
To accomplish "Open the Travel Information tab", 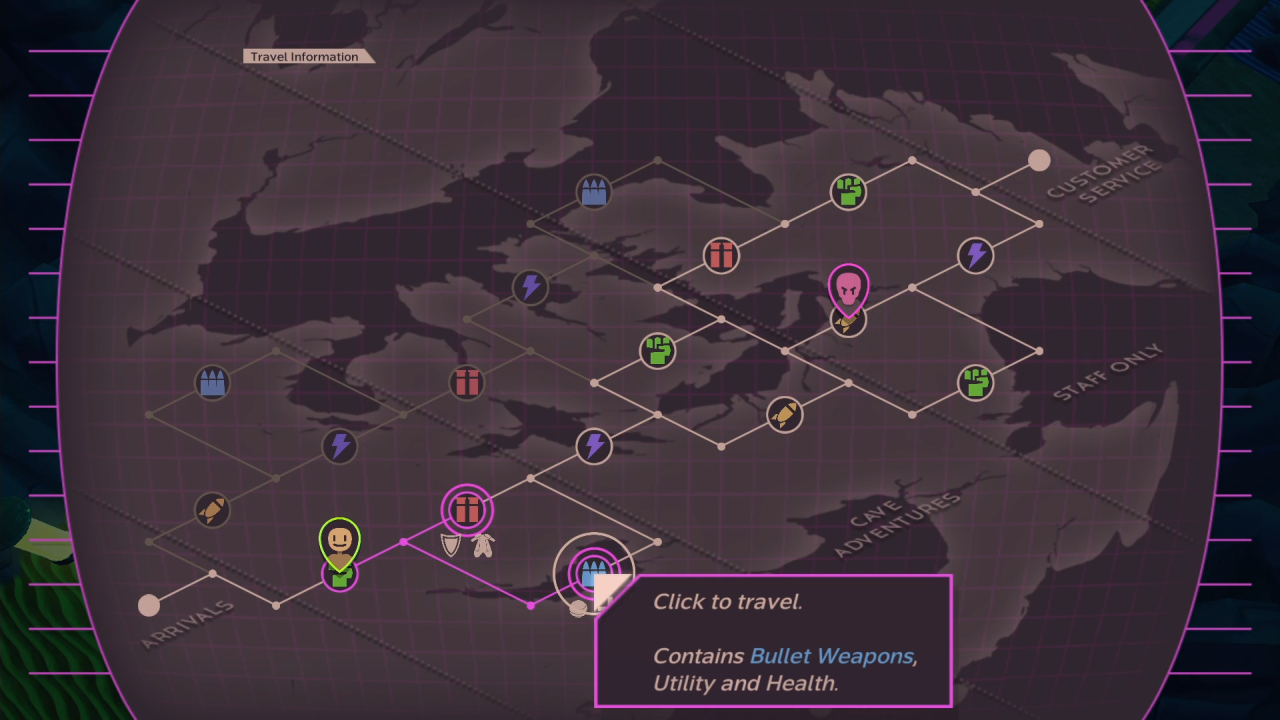I will 307,56.
